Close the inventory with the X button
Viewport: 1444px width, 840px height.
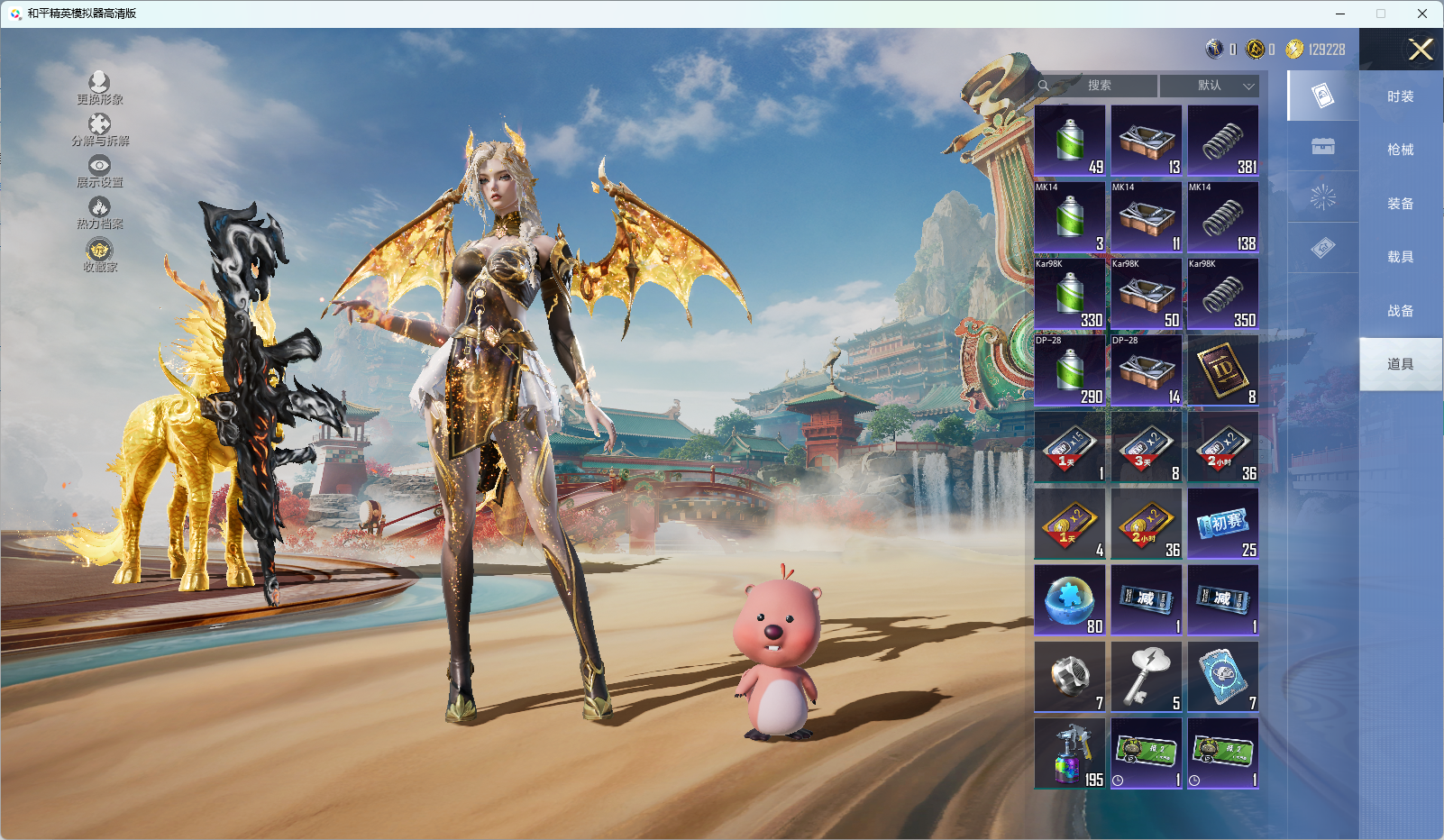(x=1421, y=50)
